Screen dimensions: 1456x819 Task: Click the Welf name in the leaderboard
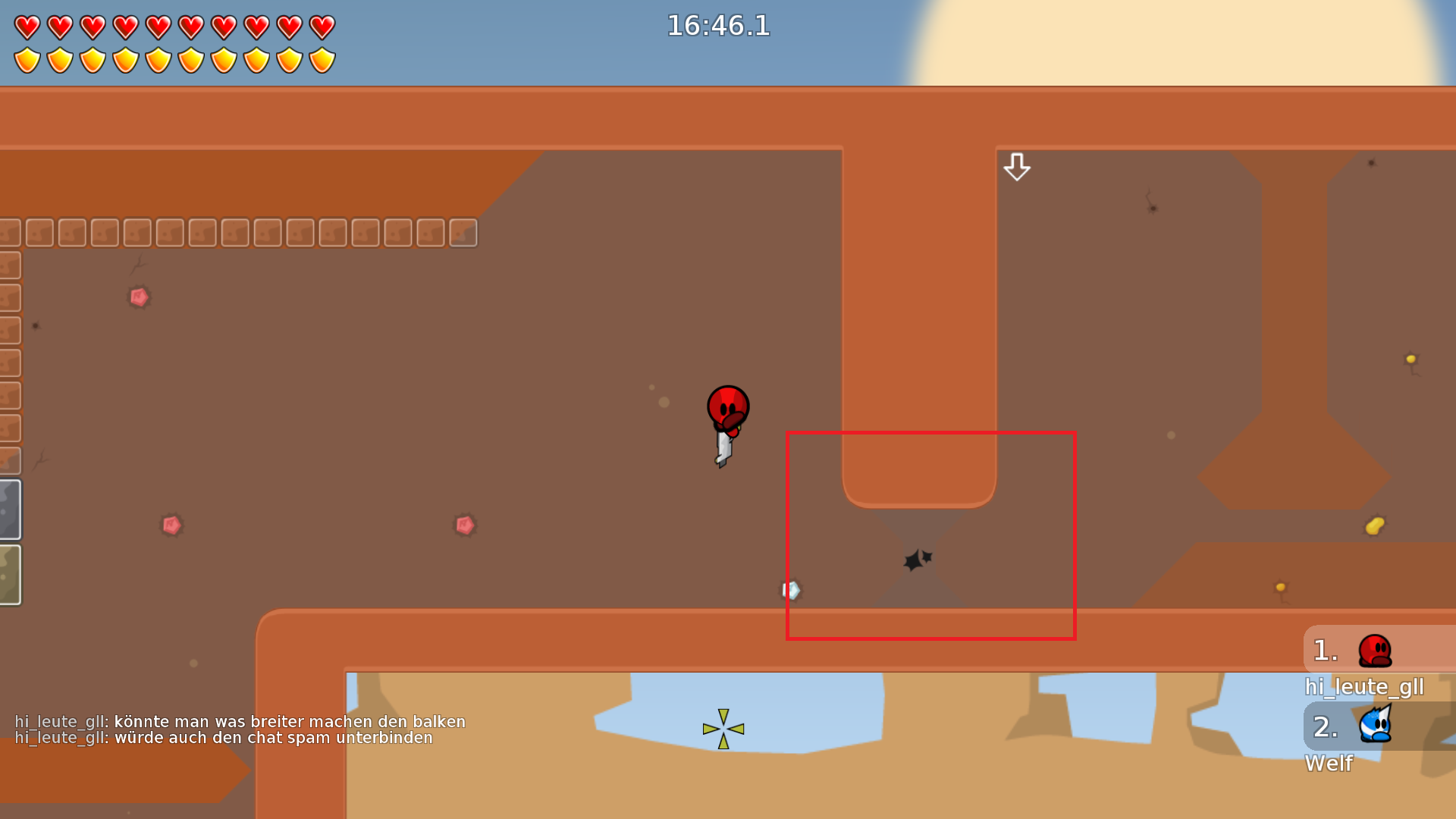point(1329,764)
